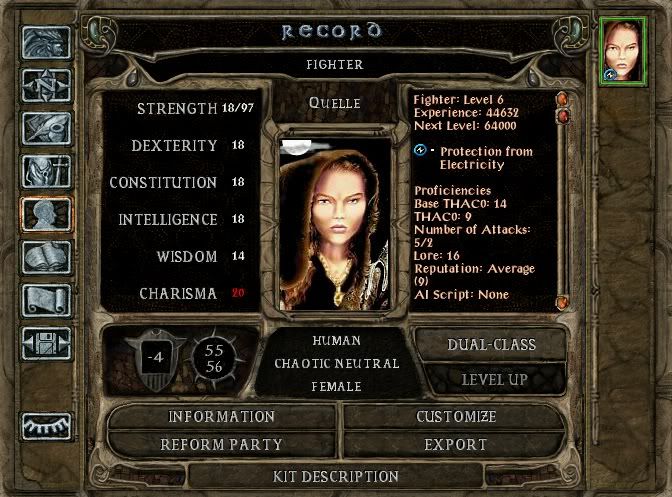Select the Dual-Class button
Image resolution: width=672 pixels, height=497 pixels.
pyautogui.click(x=493, y=344)
